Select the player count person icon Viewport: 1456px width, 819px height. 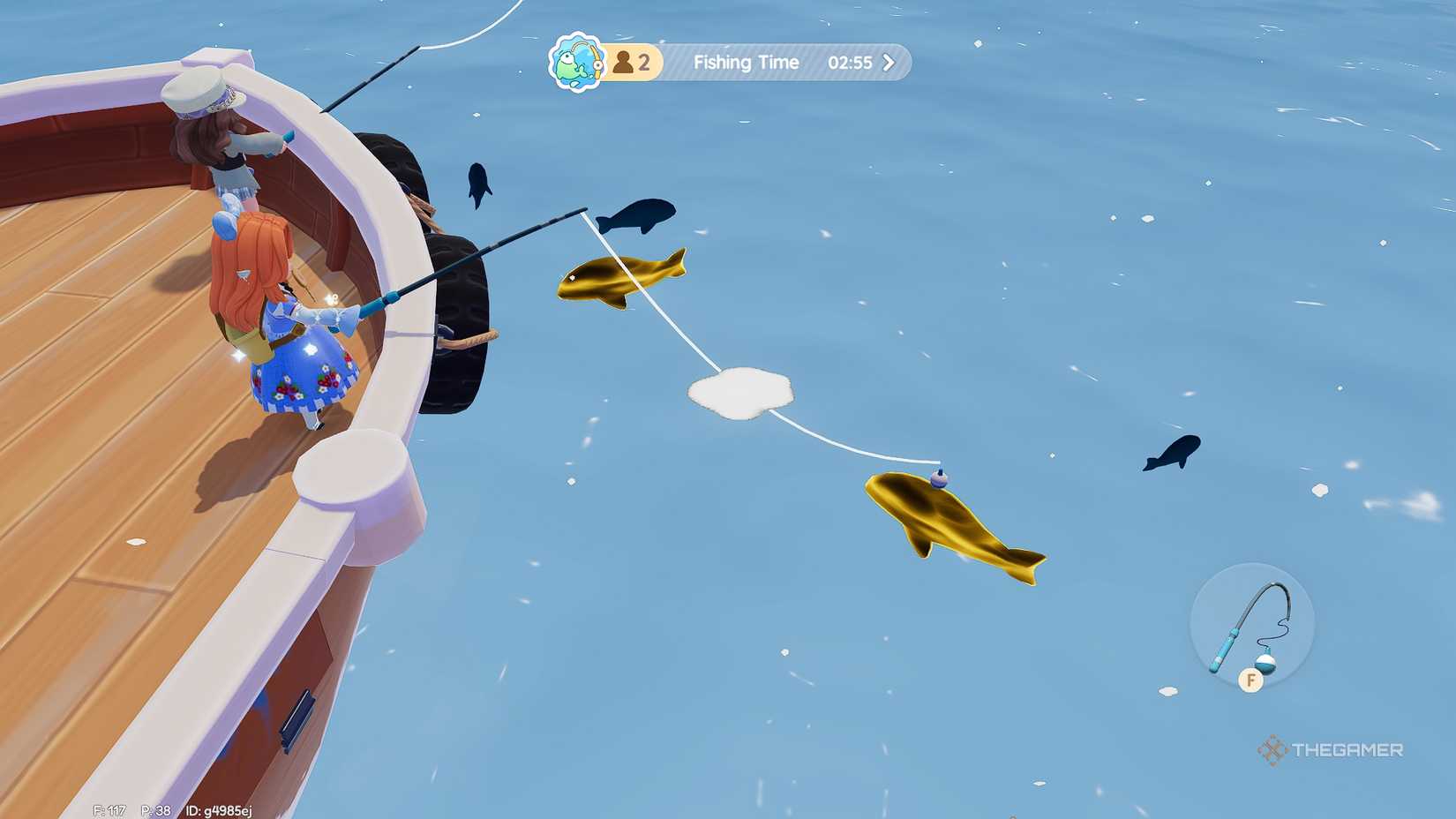click(623, 61)
